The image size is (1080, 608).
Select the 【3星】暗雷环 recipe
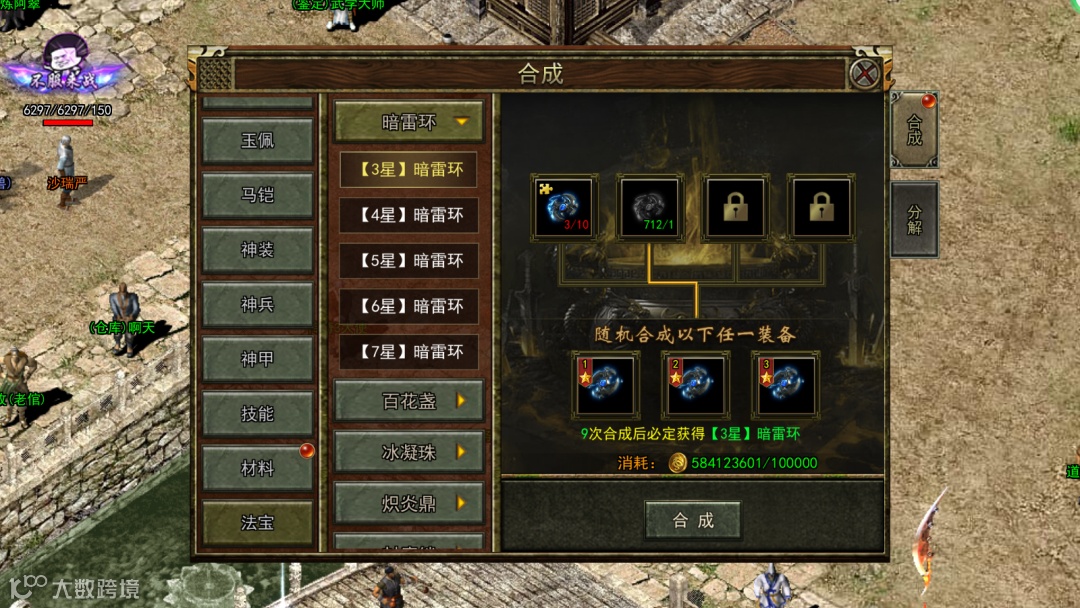409,170
